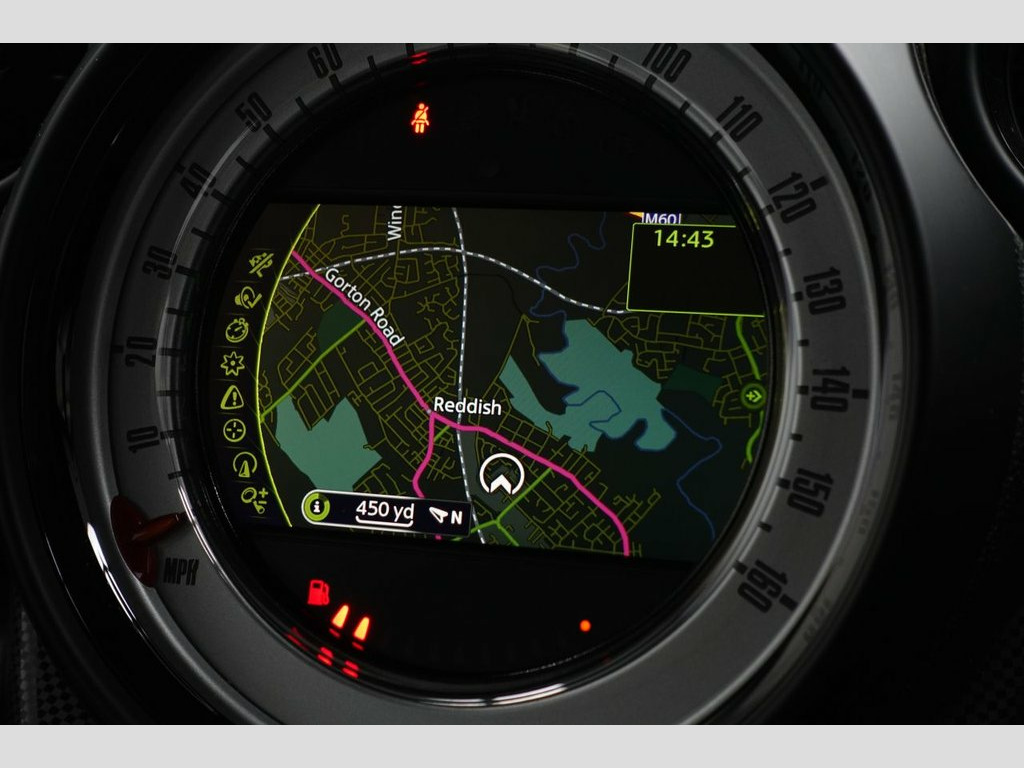Toggle the north-up compass indicator
The height and width of the screenshot is (768, 1024).
click(448, 516)
